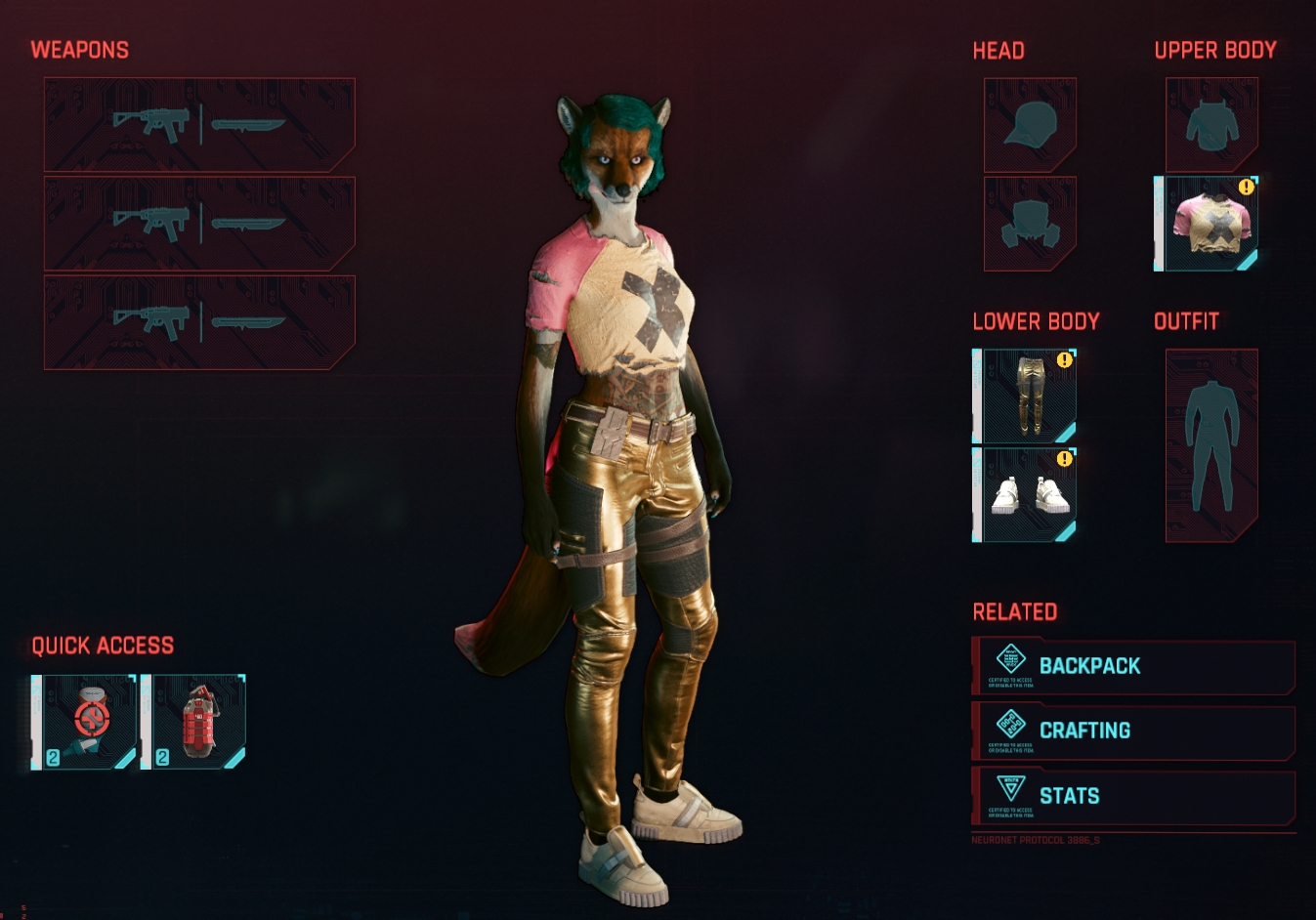This screenshot has width=1316, height=920.
Task: Select the empty cap head slot
Action: [1030, 125]
